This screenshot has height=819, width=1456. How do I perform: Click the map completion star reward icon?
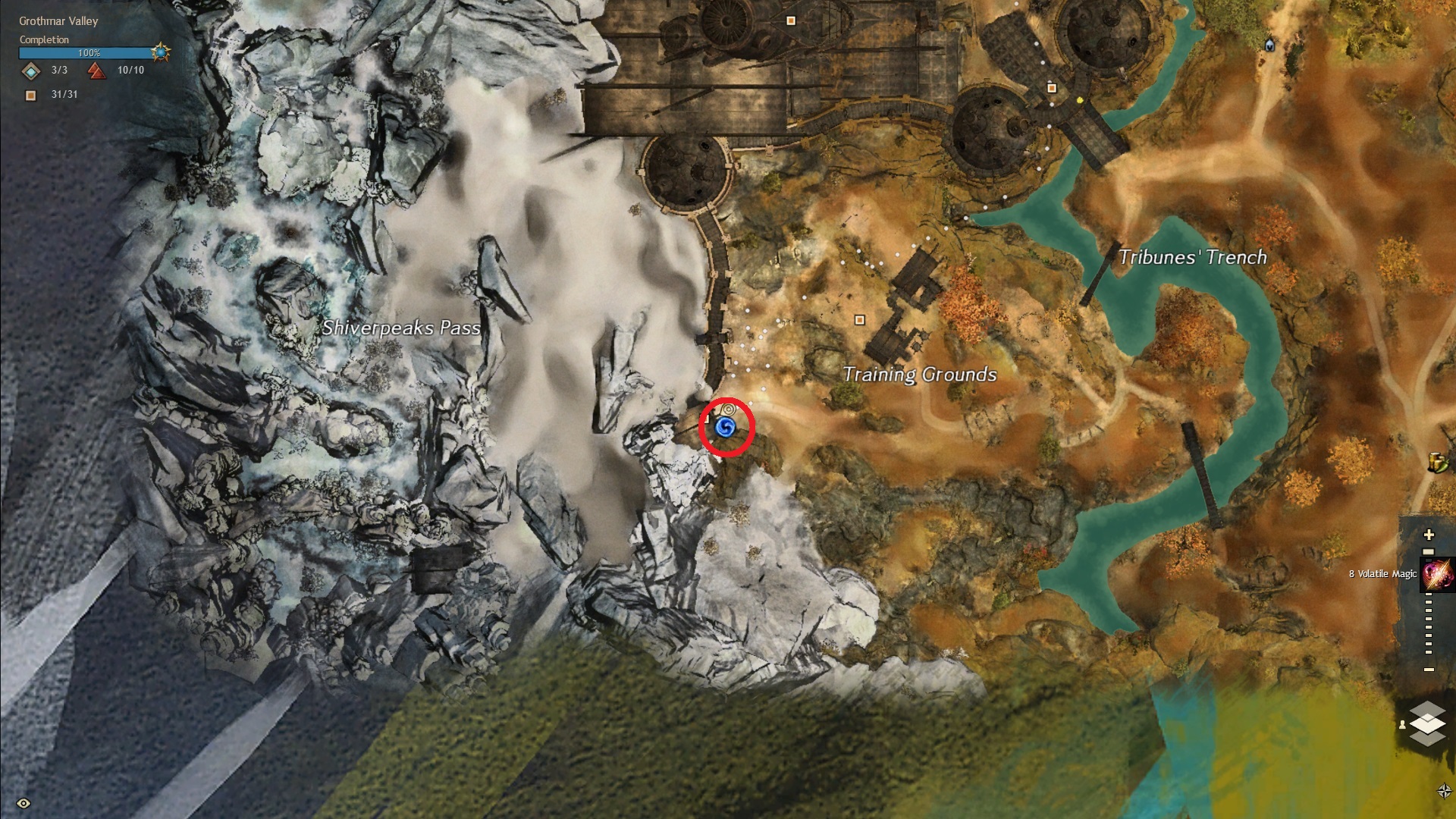pyautogui.click(x=161, y=52)
